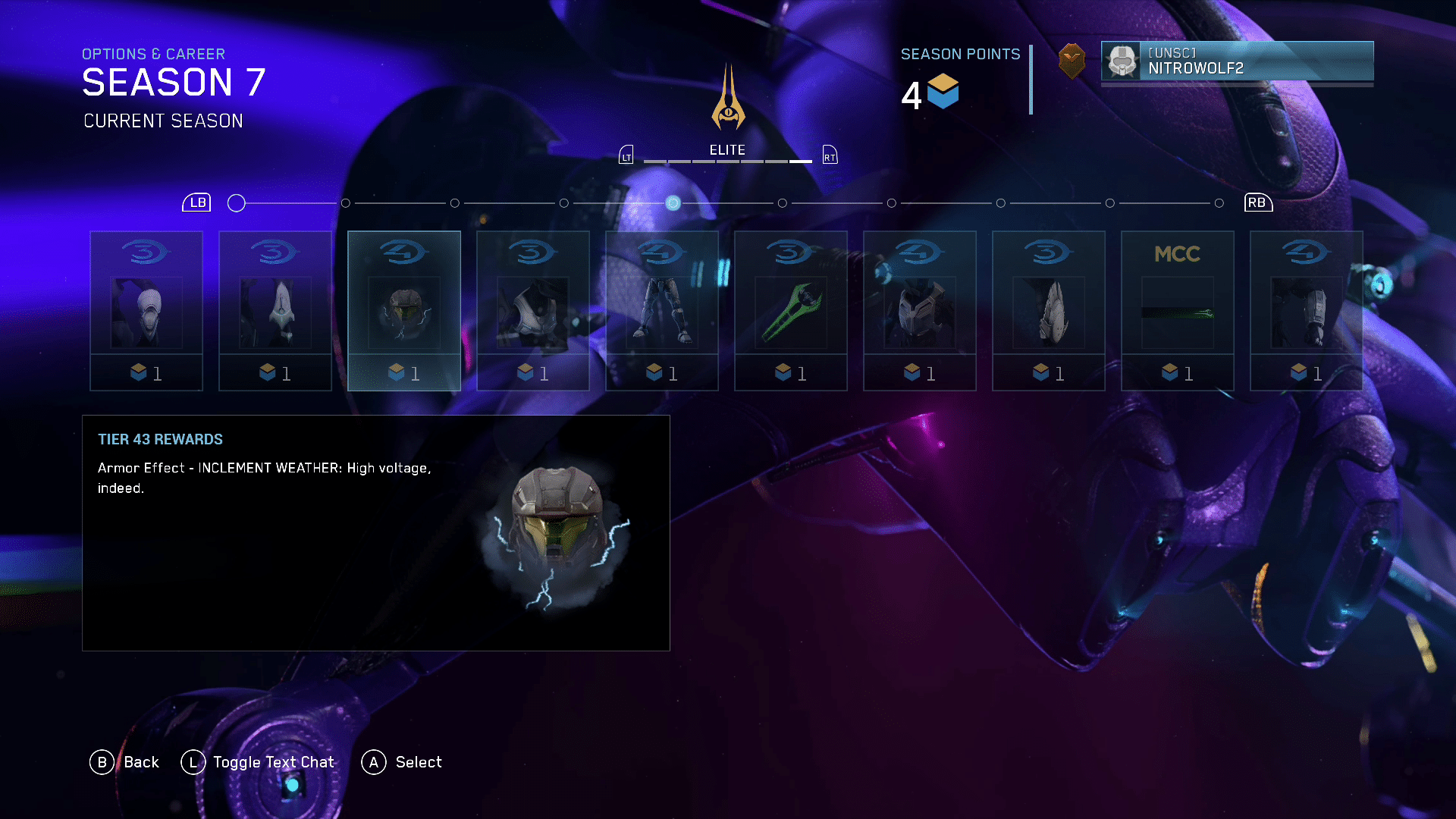The height and width of the screenshot is (819, 1456).
Task: Jump to the highlighted glowing tier page marker
Action: pyautogui.click(x=673, y=203)
